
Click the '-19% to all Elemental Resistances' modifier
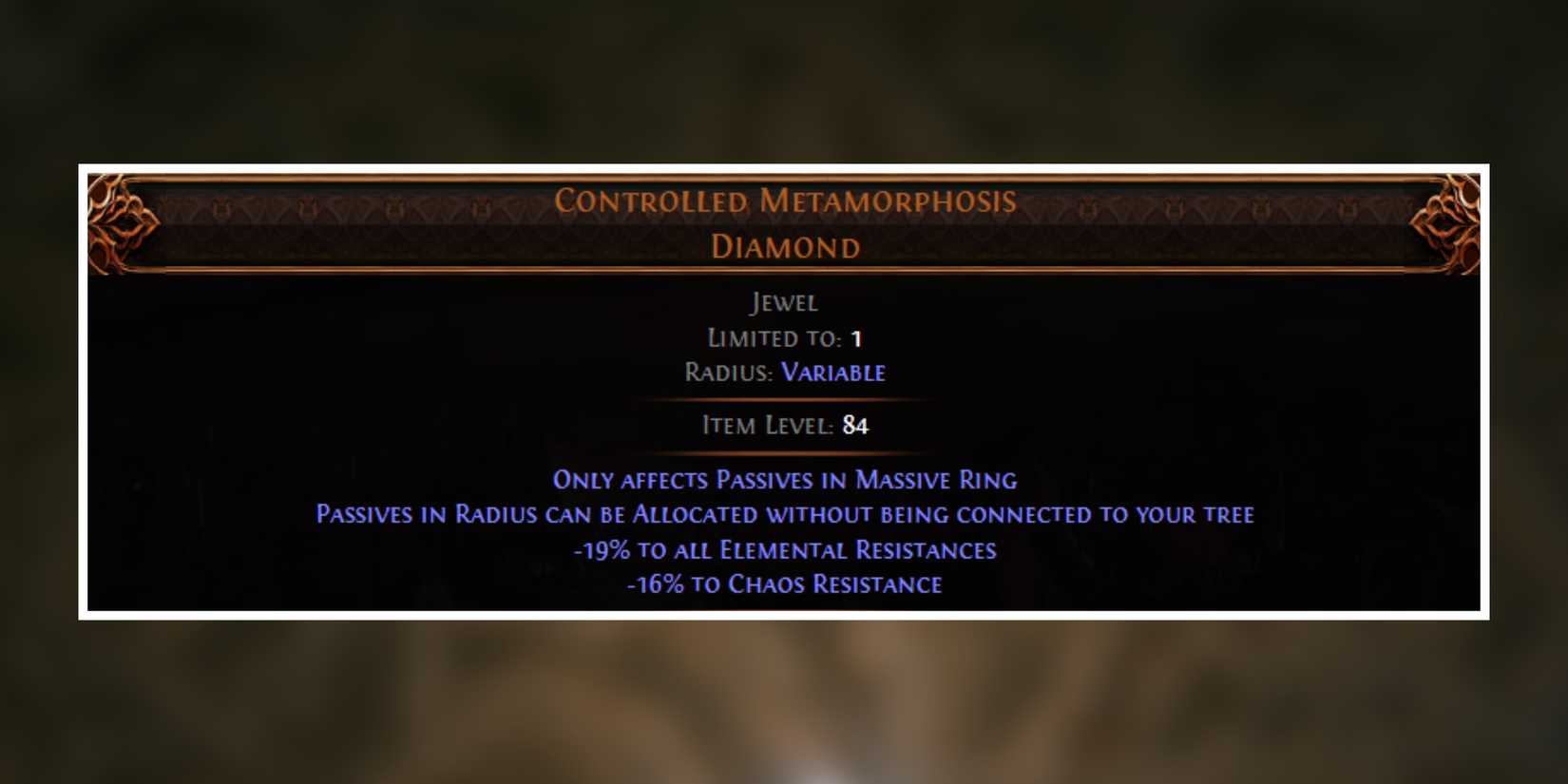(784, 549)
